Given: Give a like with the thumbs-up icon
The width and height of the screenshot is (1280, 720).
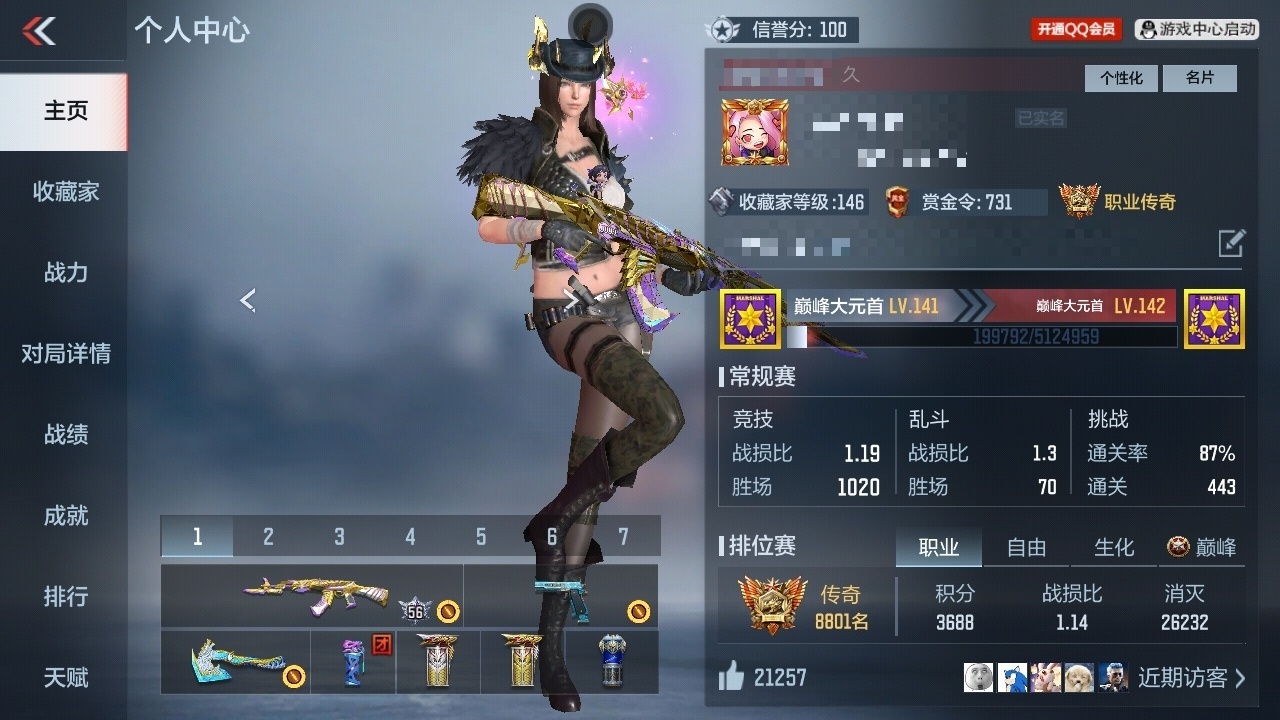Looking at the screenshot, I should 732,678.
